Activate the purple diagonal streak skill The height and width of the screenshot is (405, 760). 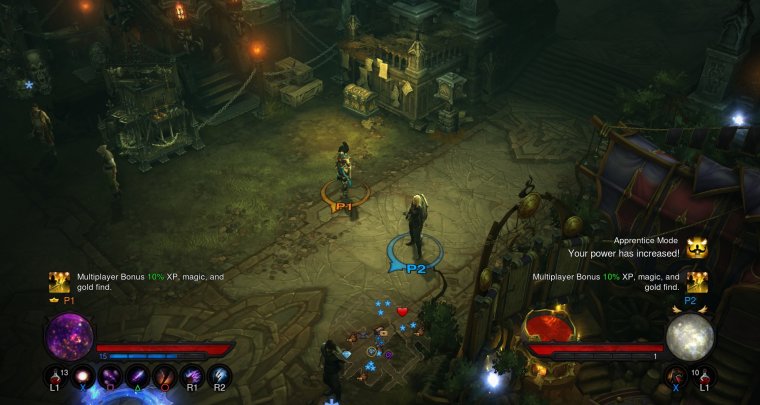pos(137,378)
